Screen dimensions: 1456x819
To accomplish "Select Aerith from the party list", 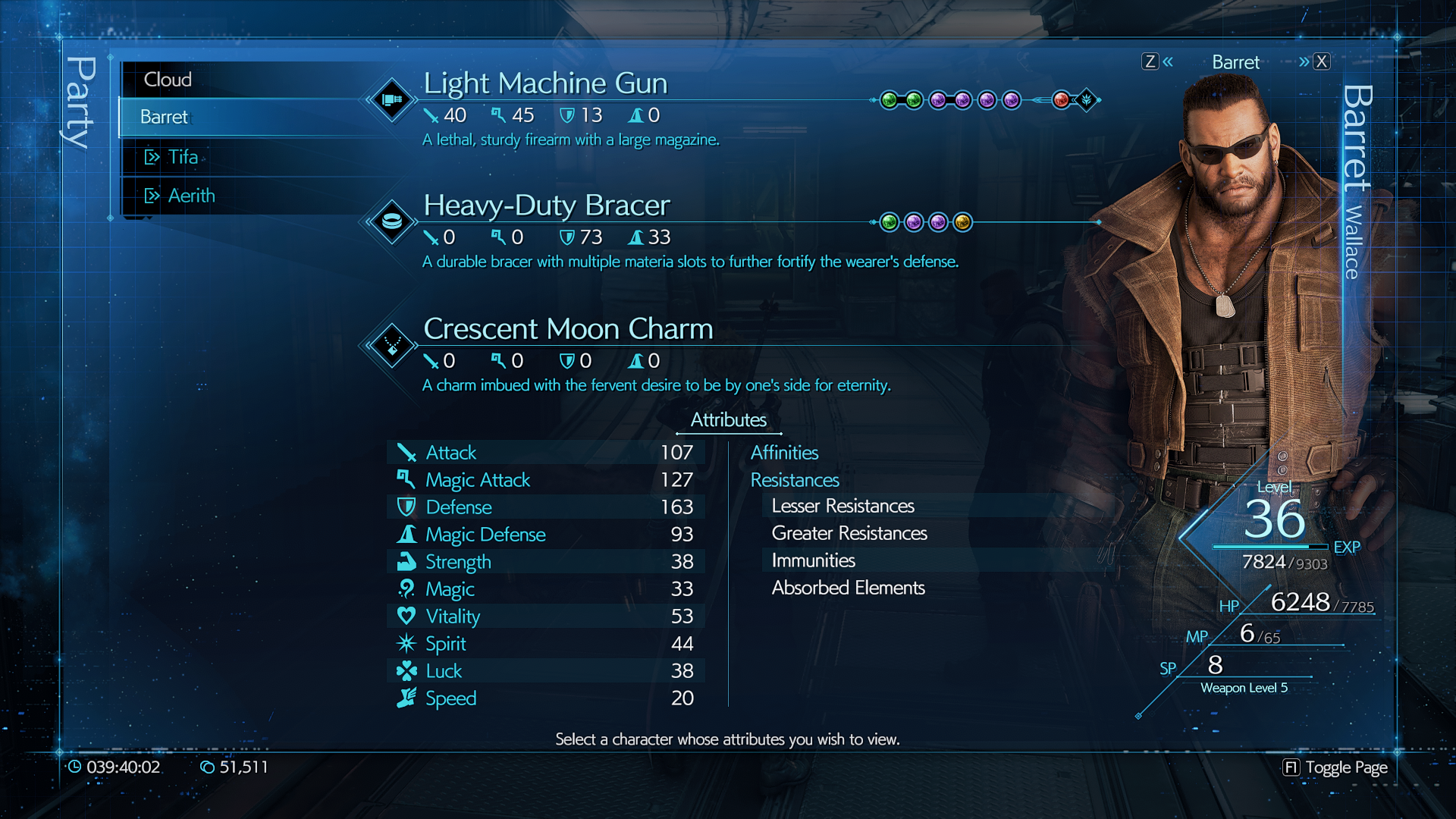I will (x=191, y=196).
